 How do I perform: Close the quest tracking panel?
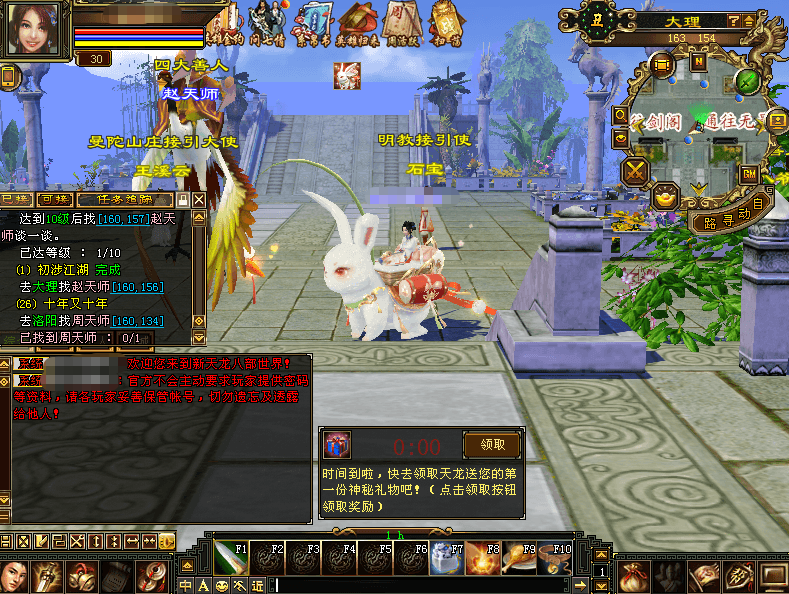[x=198, y=200]
